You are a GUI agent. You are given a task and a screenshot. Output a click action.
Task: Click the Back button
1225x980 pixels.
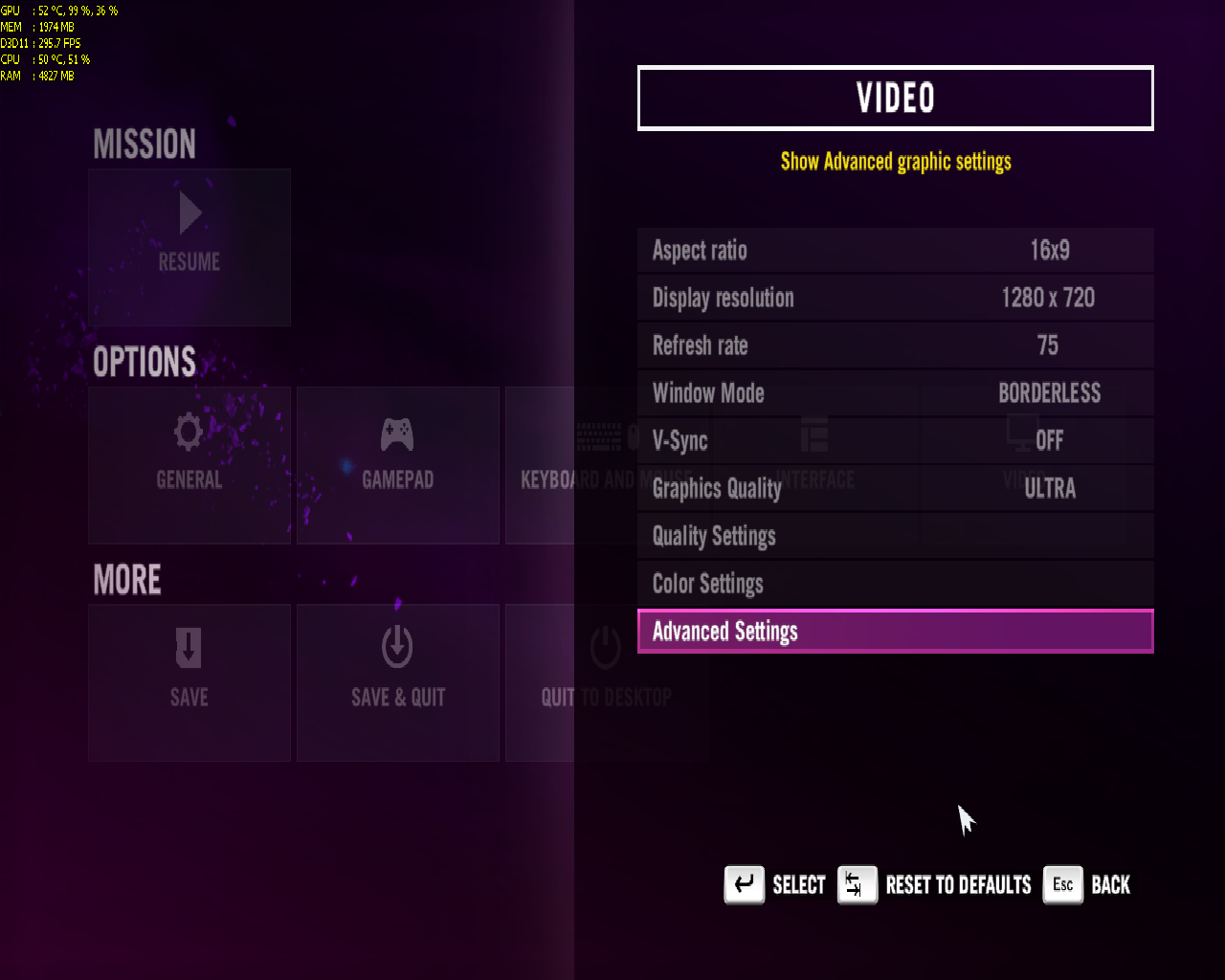[x=1087, y=884]
